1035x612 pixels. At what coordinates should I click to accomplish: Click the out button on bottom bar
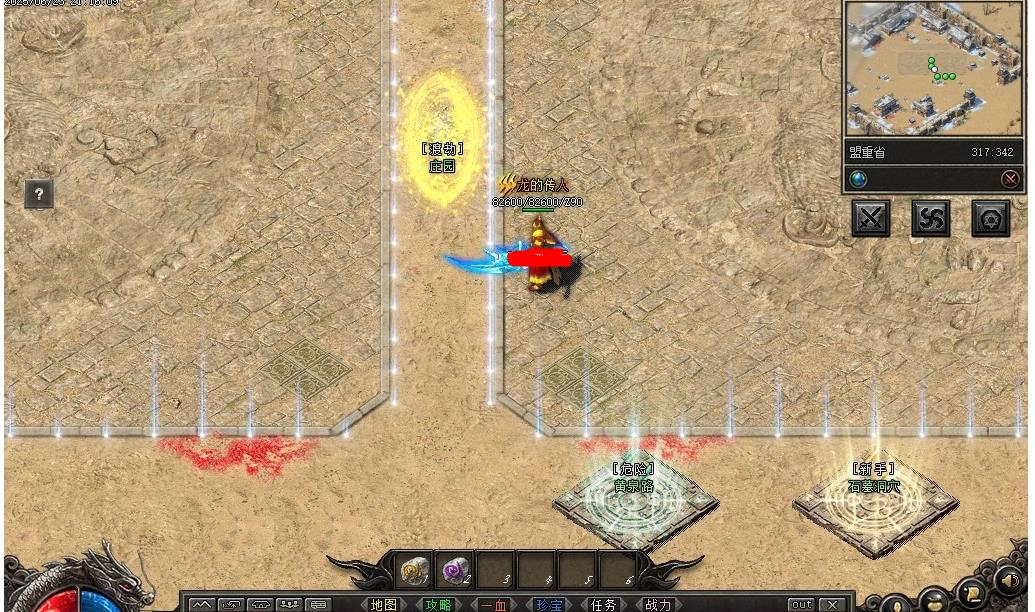tap(801, 604)
